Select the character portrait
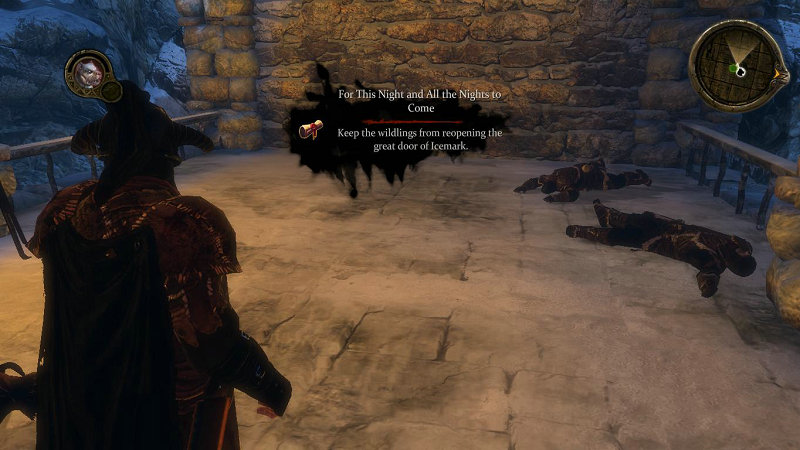 tap(84, 72)
